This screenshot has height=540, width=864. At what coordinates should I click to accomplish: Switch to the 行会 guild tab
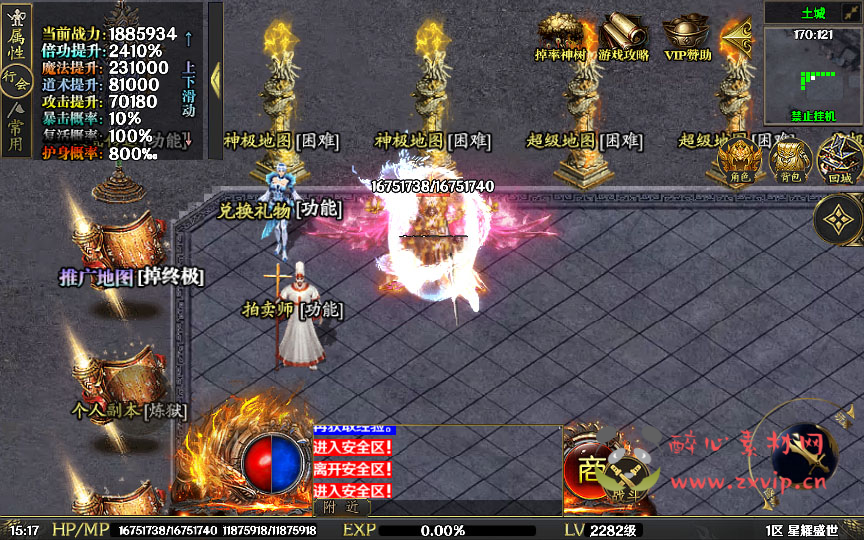(x=13, y=78)
